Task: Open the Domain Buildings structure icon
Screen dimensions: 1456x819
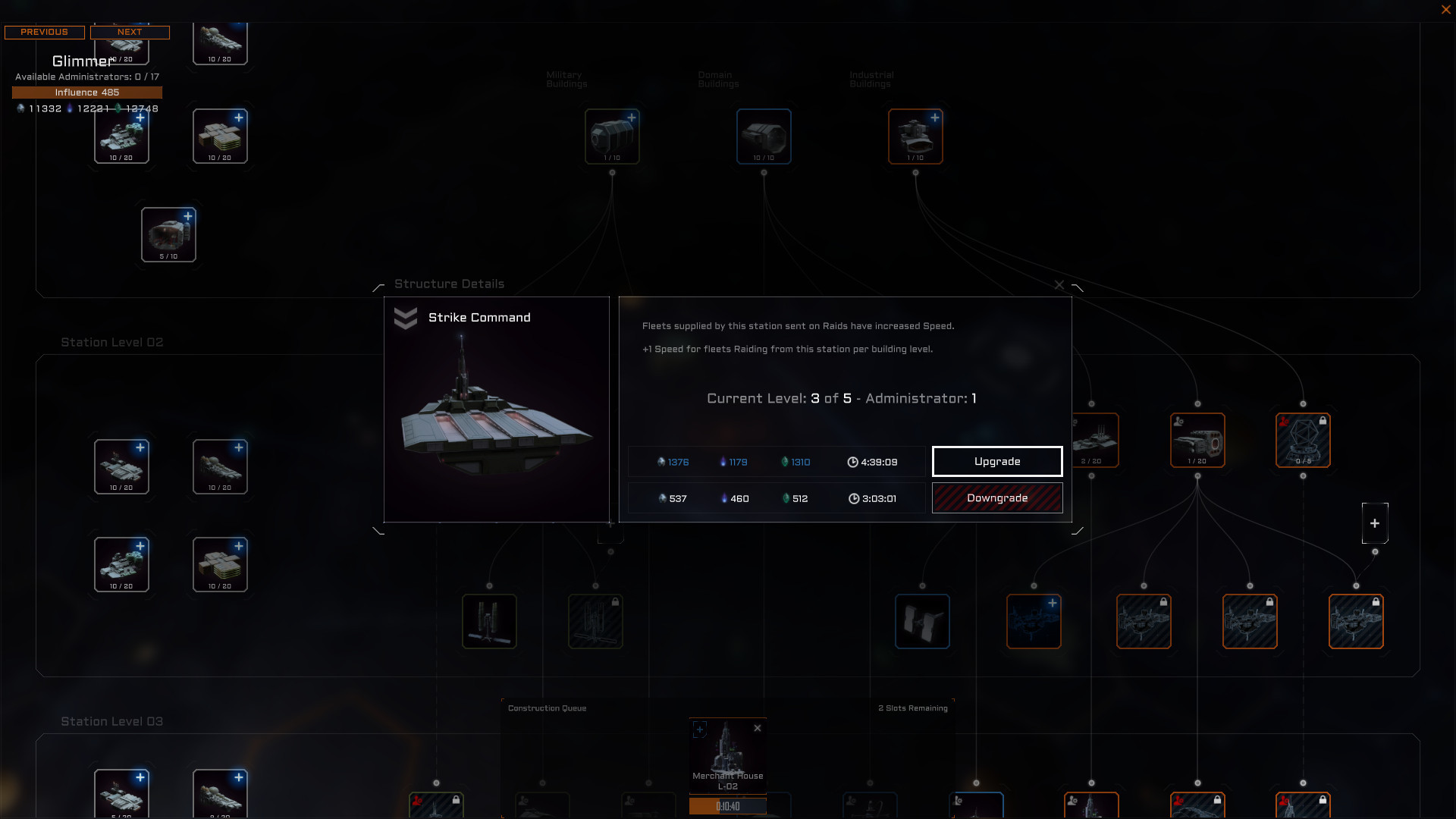Action: click(x=763, y=136)
